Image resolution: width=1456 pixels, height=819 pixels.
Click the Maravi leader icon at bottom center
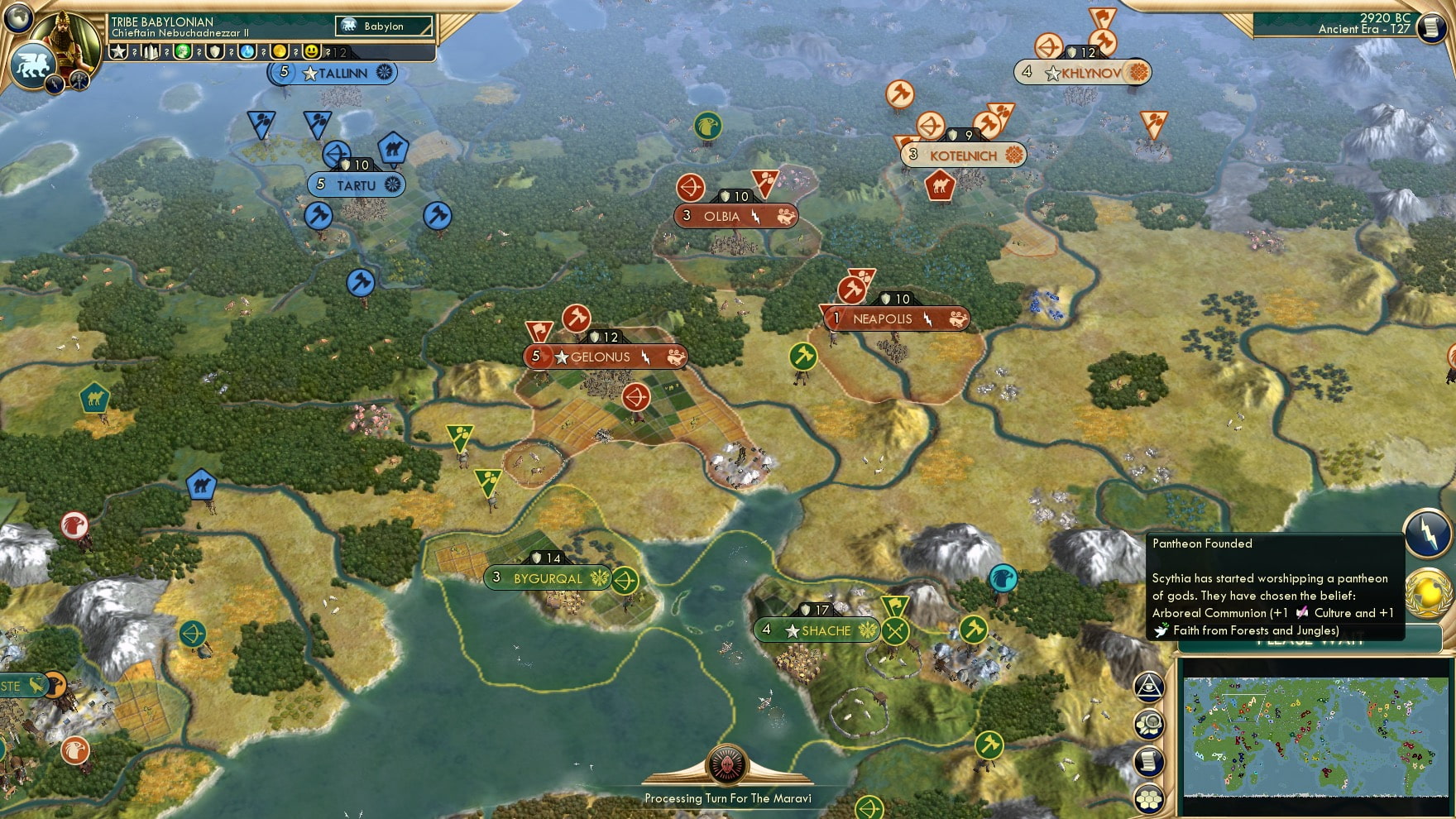click(726, 765)
